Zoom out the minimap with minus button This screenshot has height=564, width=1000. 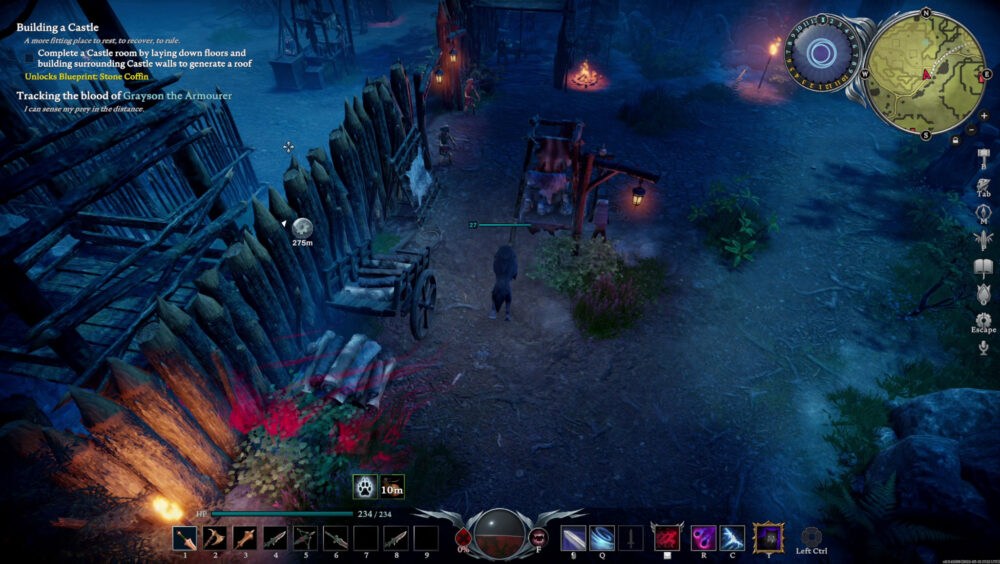(970, 131)
